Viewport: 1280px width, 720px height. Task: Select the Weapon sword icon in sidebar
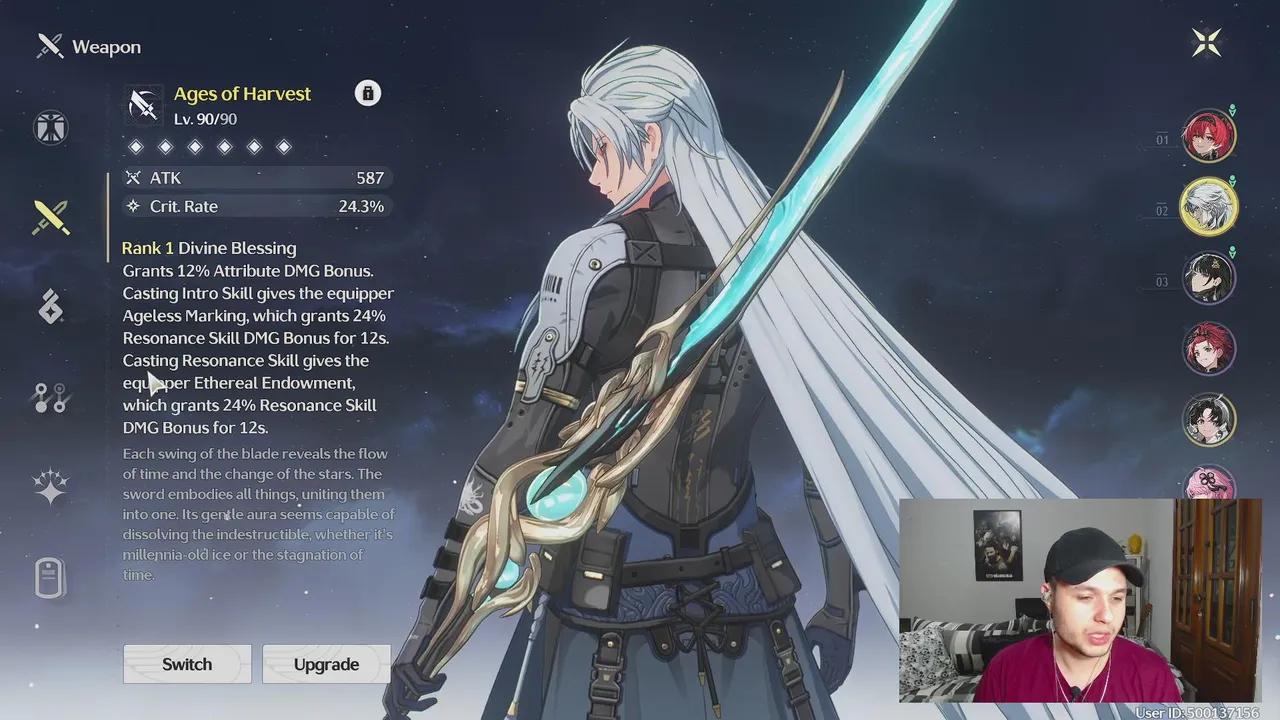(50, 217)
